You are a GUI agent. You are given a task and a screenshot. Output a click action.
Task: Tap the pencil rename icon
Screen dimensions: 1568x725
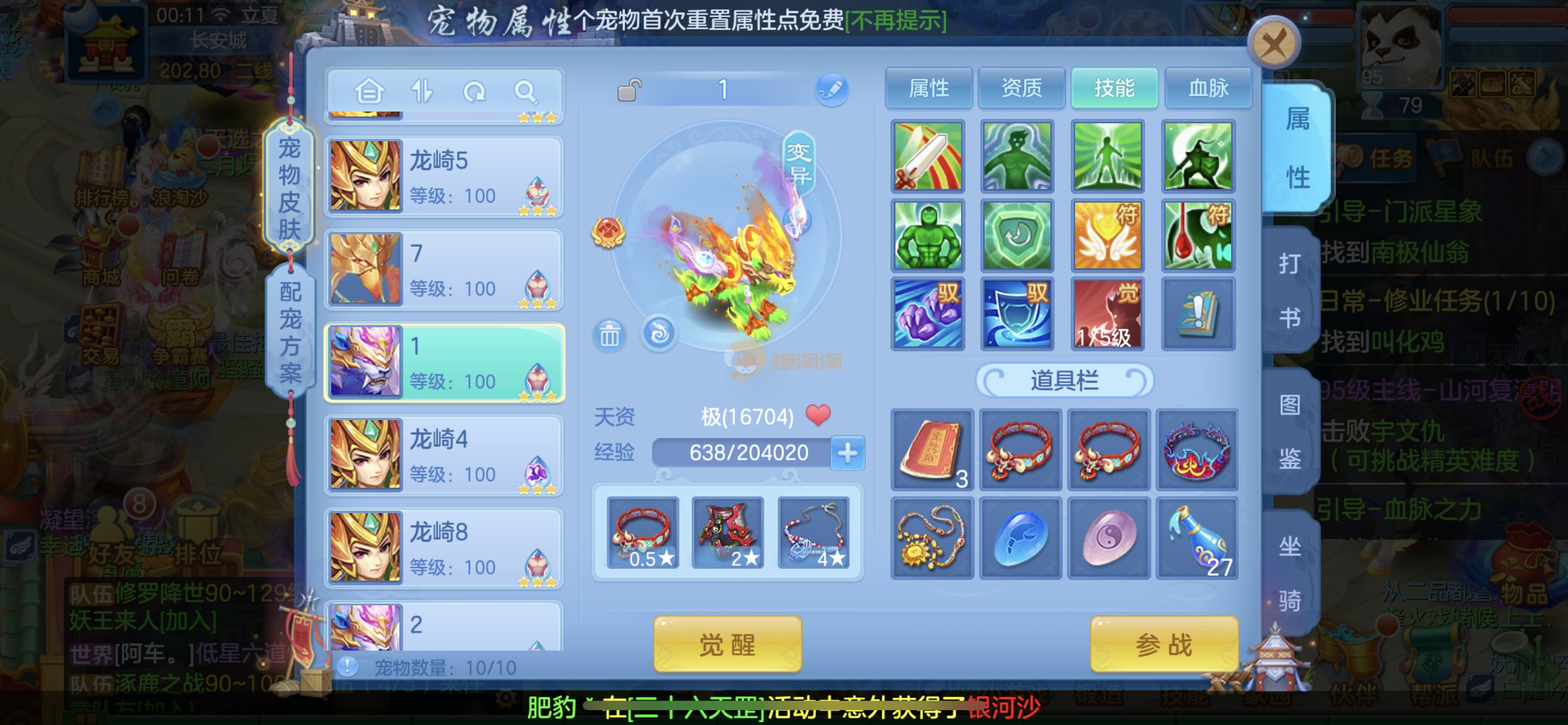click(x=831, y=90)
